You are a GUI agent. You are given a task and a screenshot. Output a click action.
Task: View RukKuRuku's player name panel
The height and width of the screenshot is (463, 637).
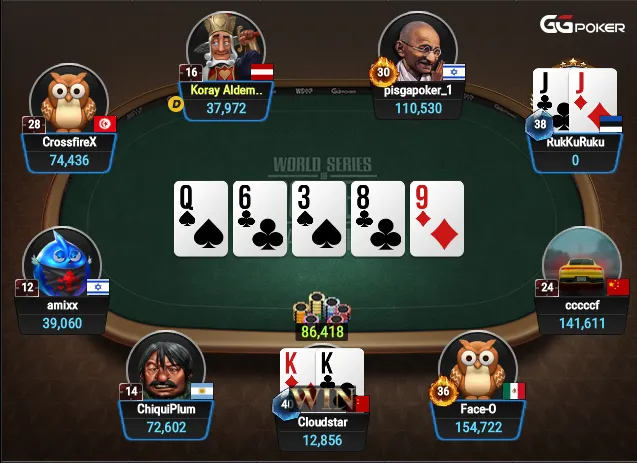click(574, 151)
